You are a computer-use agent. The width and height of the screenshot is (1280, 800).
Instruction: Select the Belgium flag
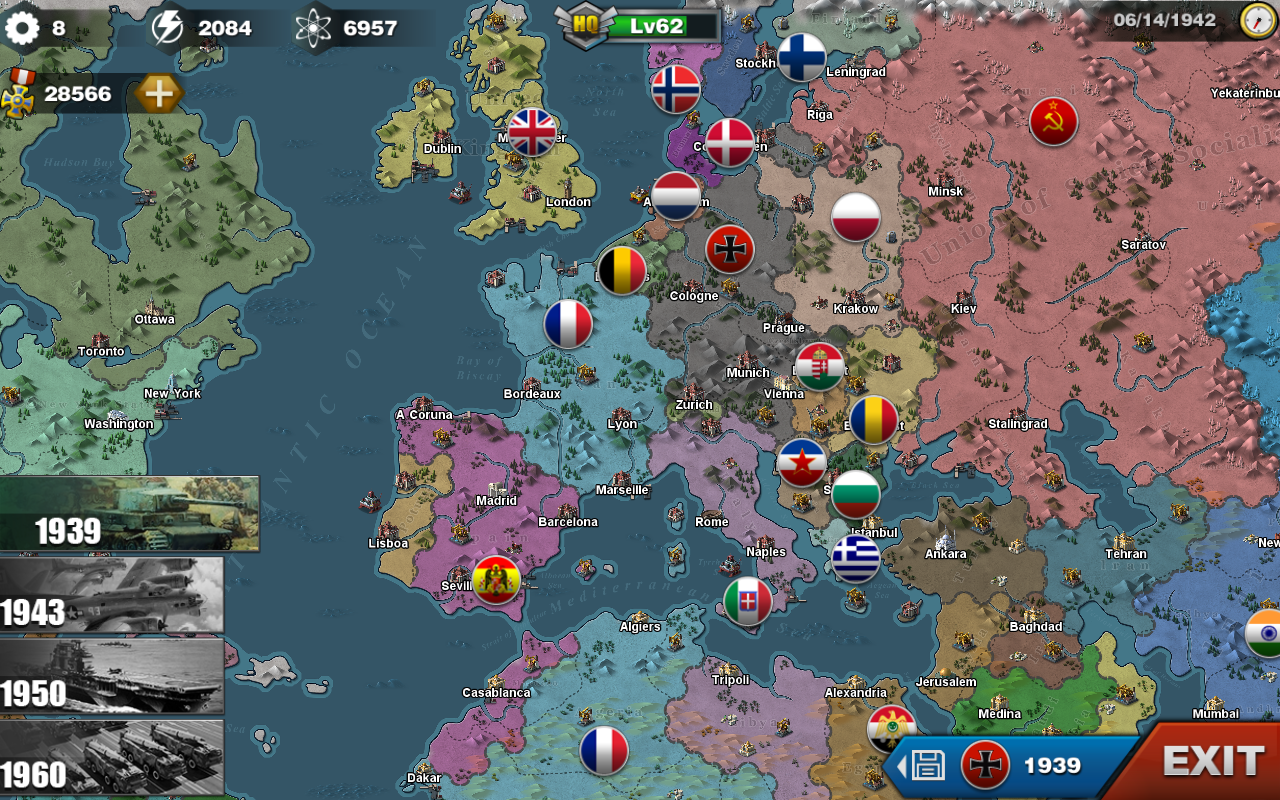click(x=622, y=271)
